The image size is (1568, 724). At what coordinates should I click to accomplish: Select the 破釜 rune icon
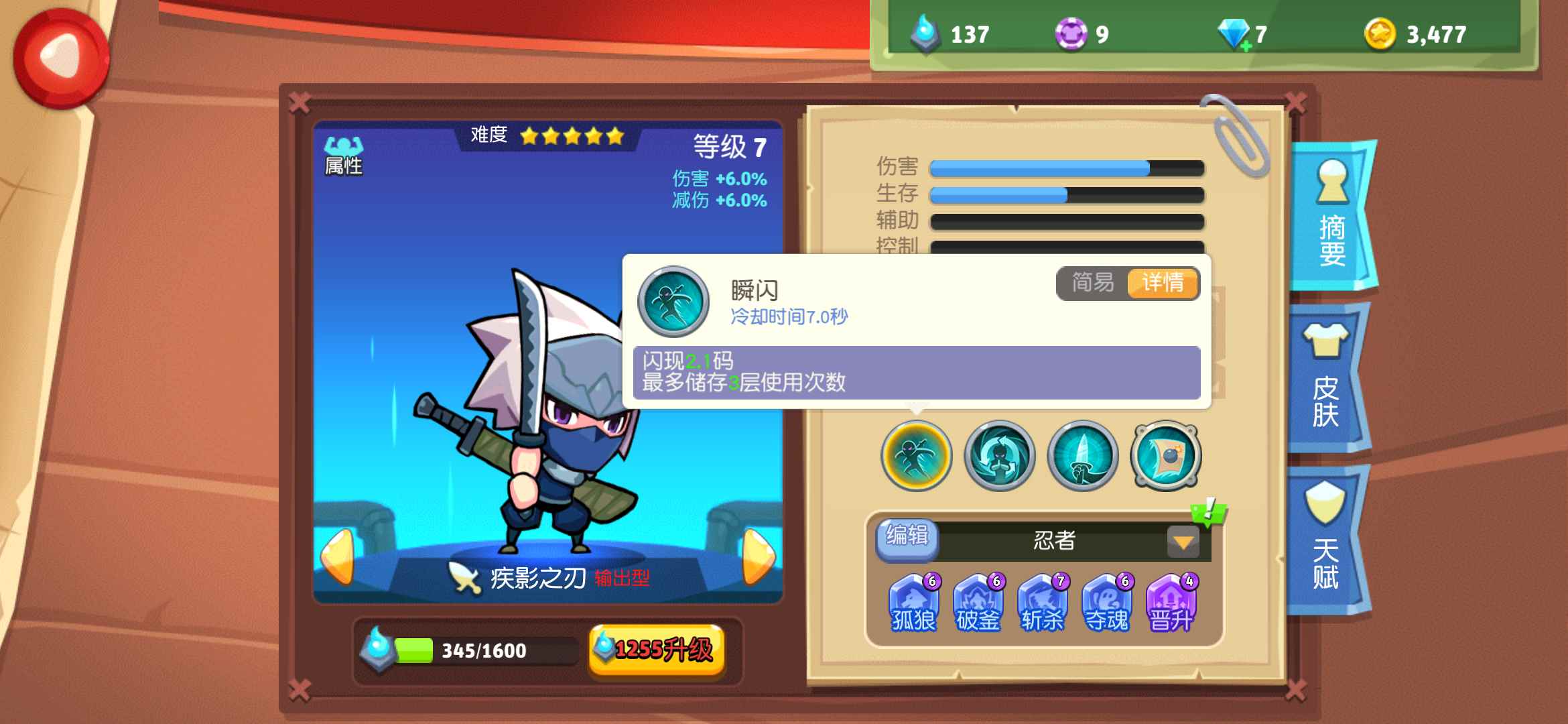978,603
